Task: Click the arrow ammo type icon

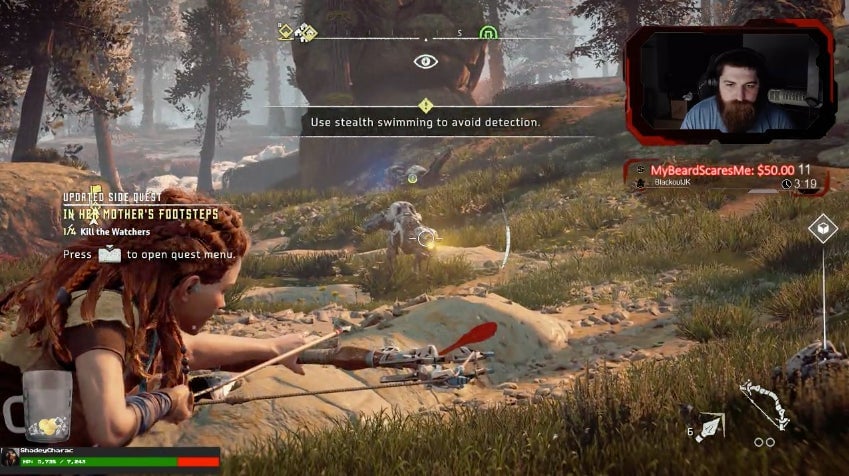Action: (x=710, y=426)
